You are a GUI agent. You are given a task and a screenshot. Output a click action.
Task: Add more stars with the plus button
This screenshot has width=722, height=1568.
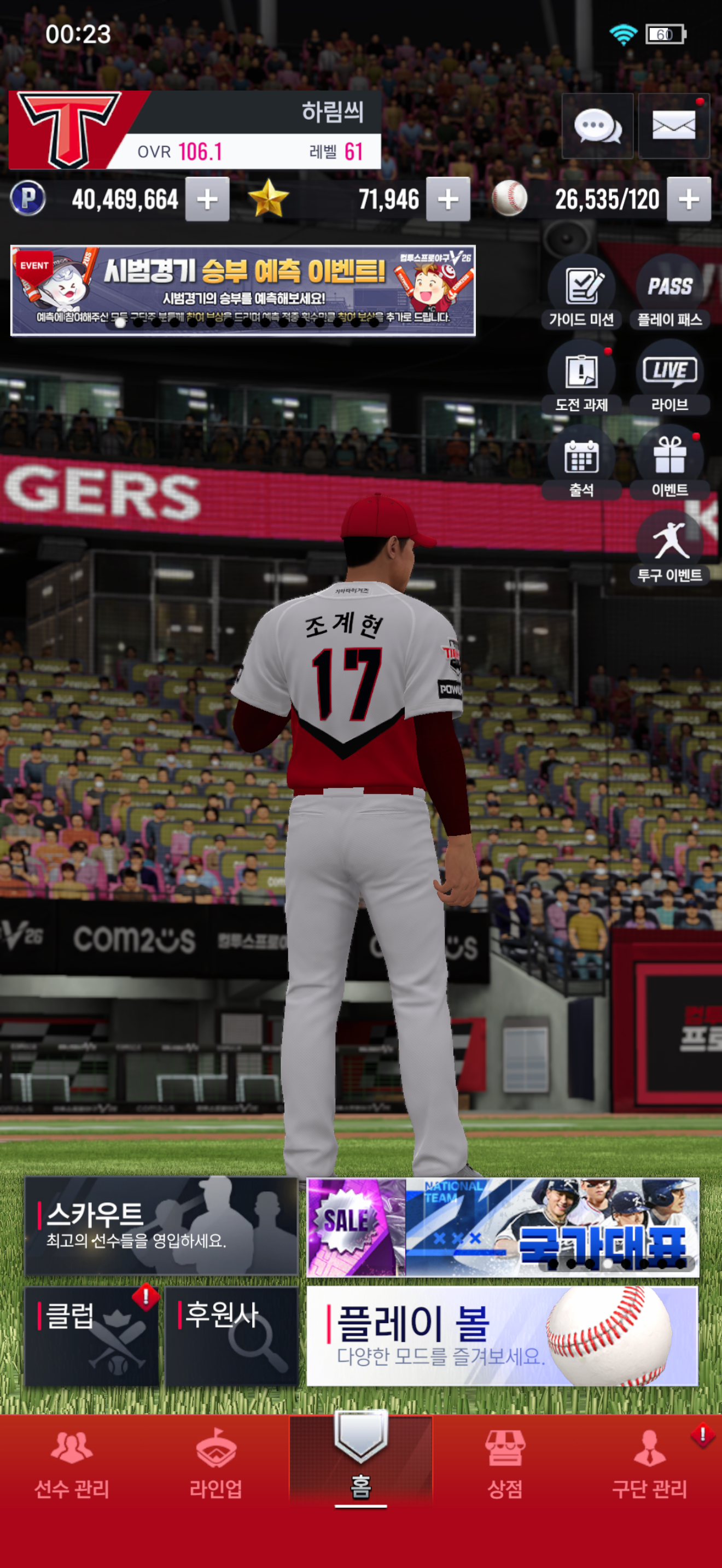coord(448,199)
